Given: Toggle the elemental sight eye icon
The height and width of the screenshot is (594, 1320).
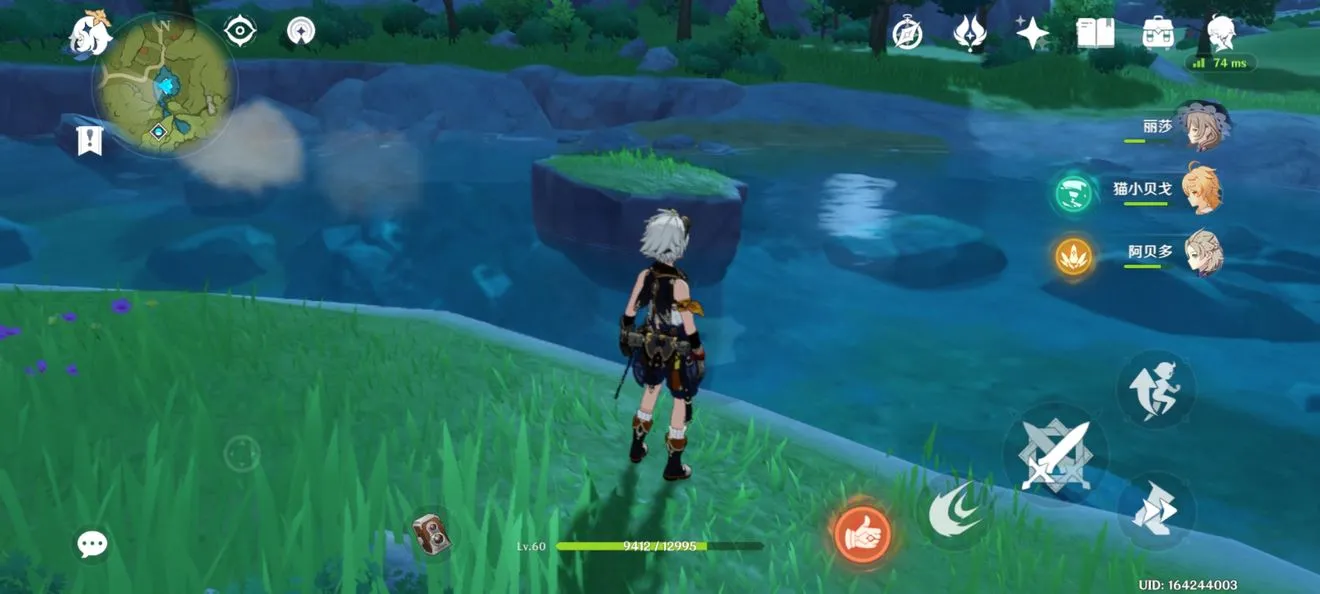Looking at the screenshot, I should tap(240, 31).
